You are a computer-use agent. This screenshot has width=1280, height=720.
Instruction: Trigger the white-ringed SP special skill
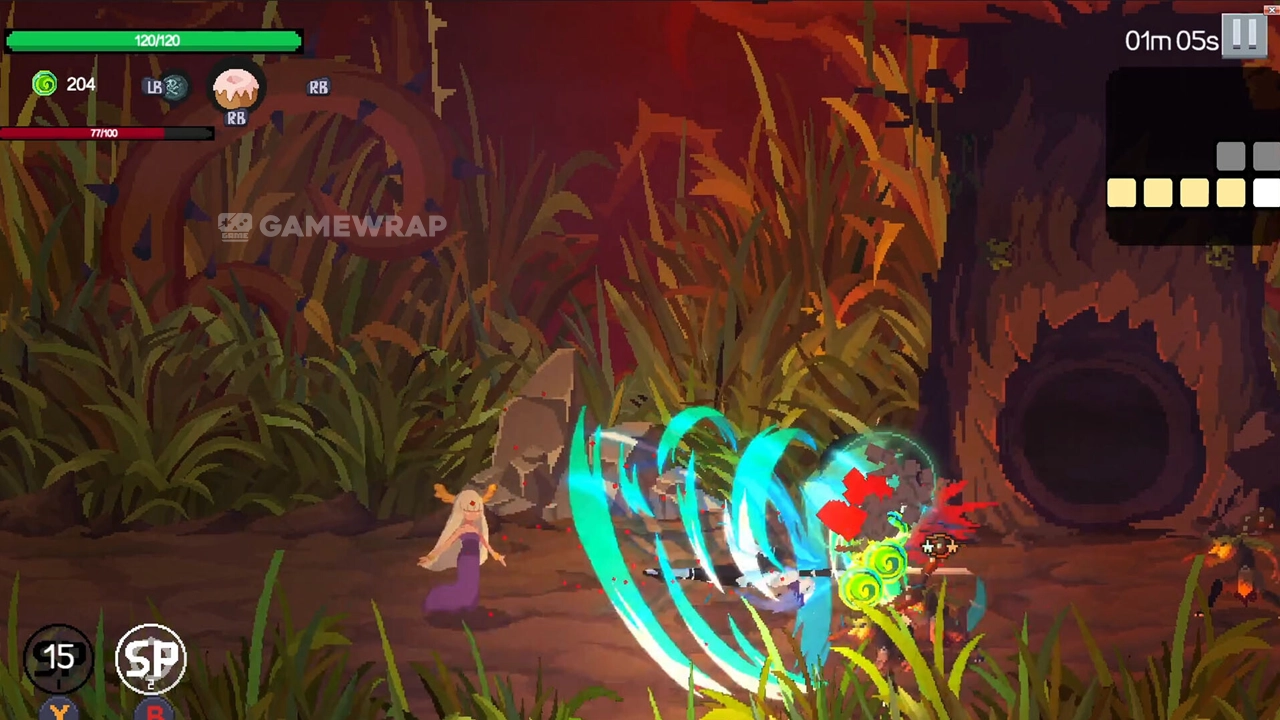tap(151, 658)
